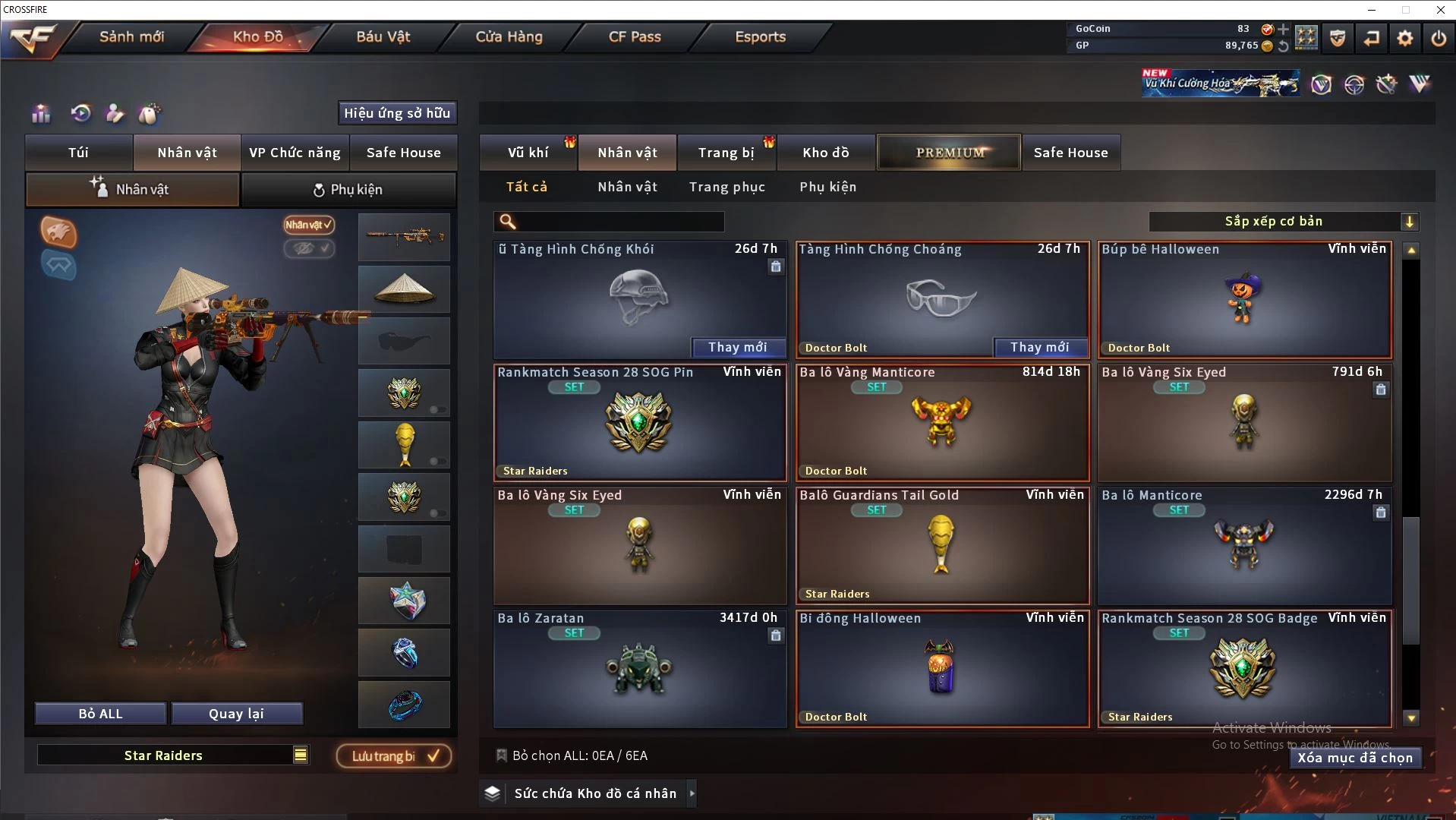The image size is (1456, 820).
Task: Show the Trang phục filter
Action: (x=726, y=187)
